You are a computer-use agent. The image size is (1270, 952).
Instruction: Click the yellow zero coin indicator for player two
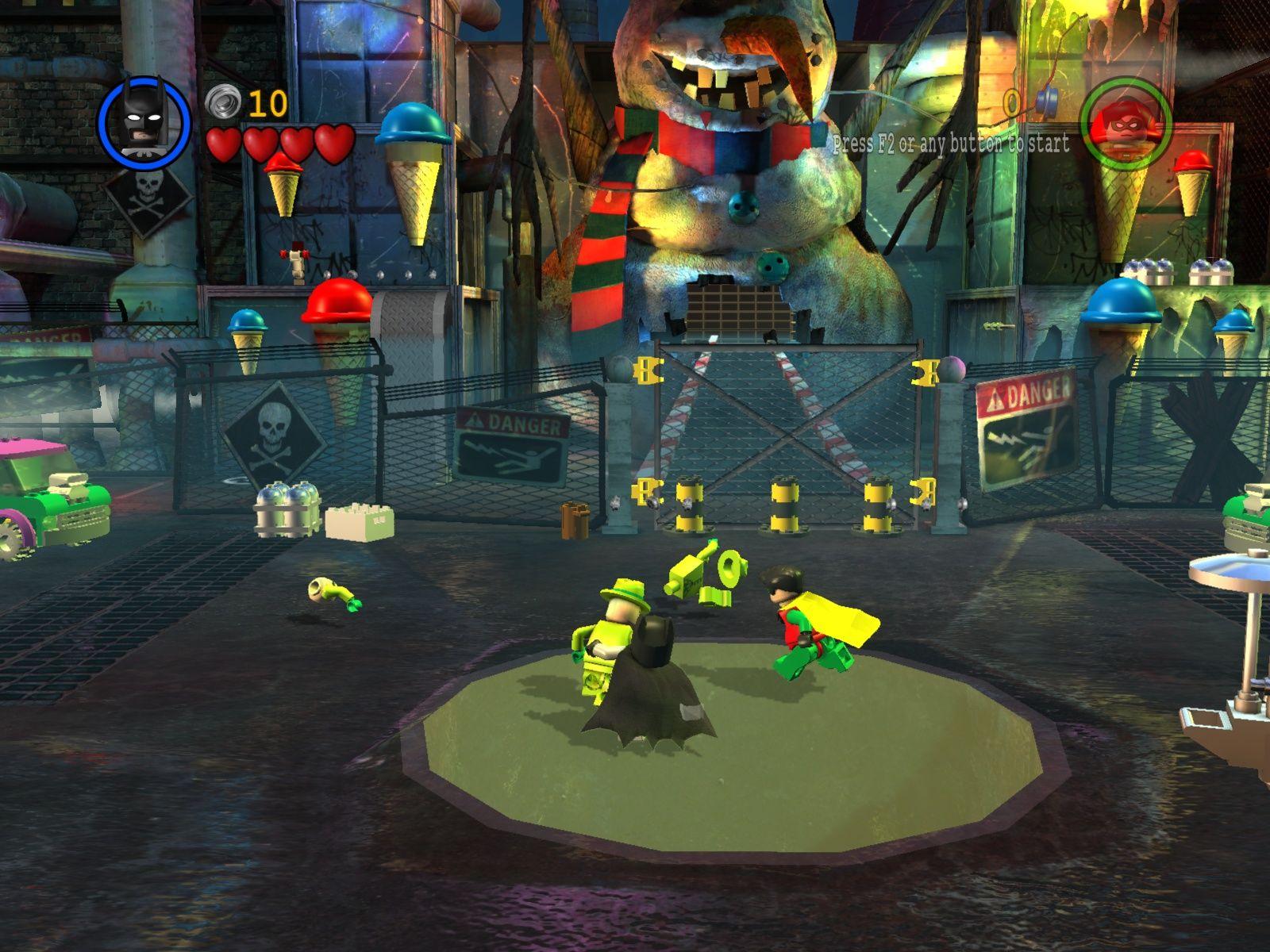(1014, 103)
